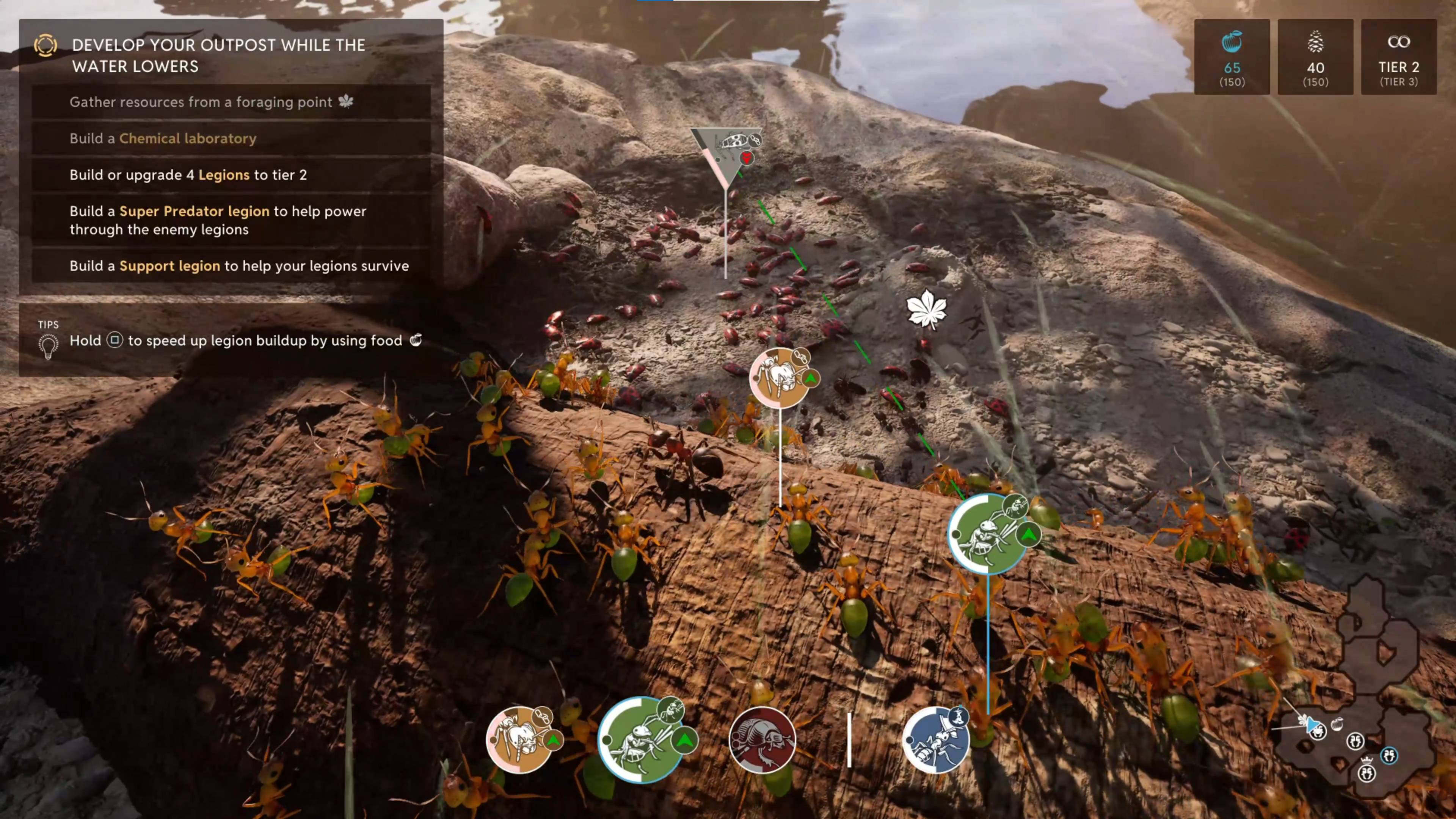
Task: Select the red beetle enemy legion icon
Action: coord(763,740)
